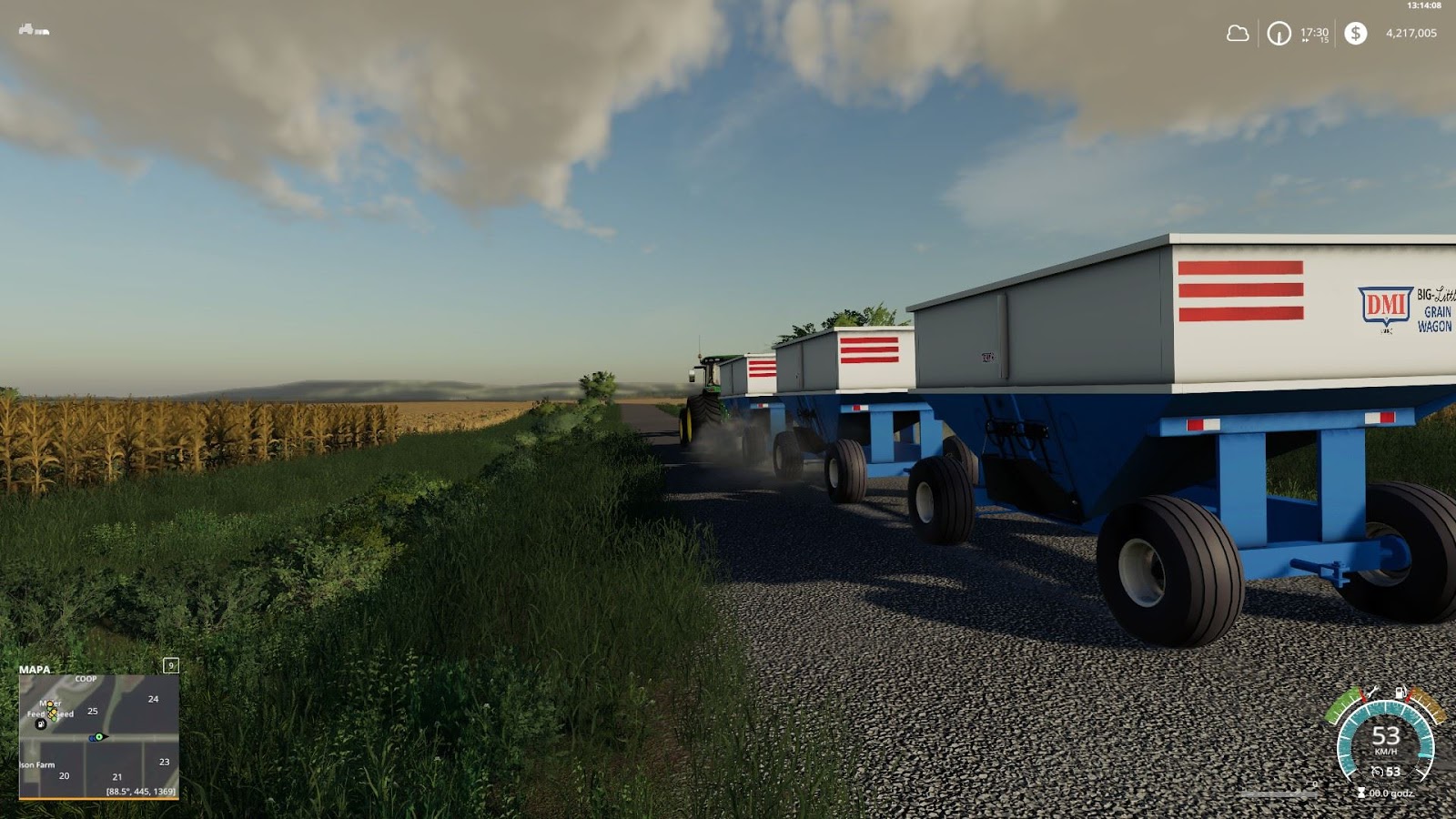Select the cruise control icon showing 53
This screenshot has width=1456, height=819.
tap(1379, 771)
